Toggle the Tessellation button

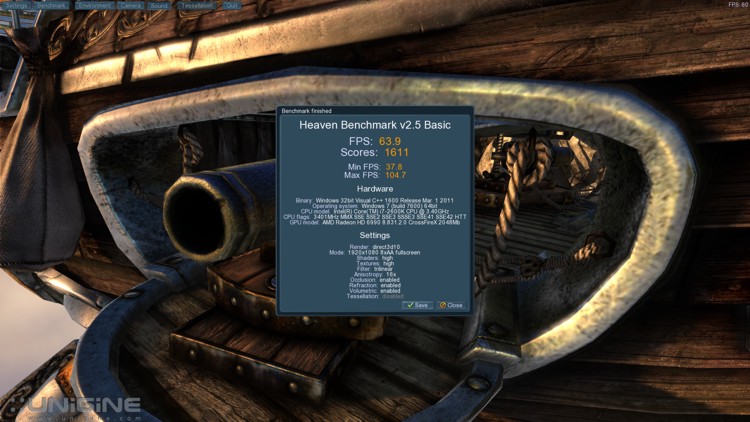(195, 5)
